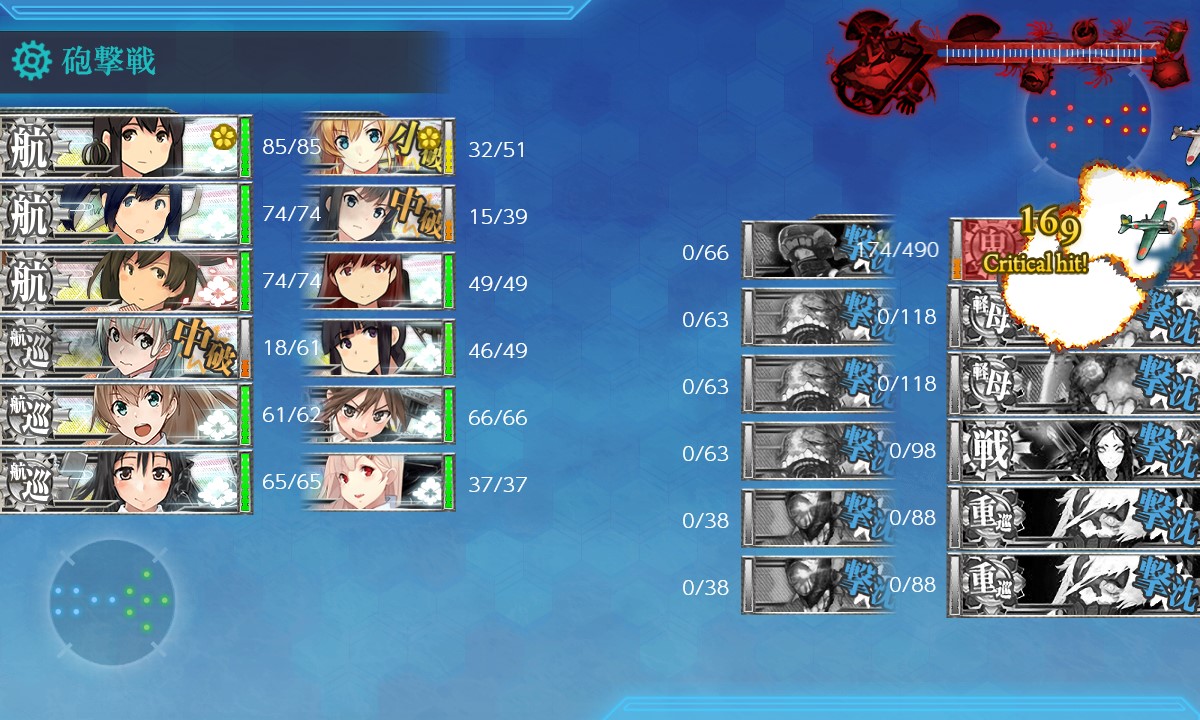Select the damaged cruiser card at 18/61 HP

pyautogui.click(x=125, y=348)
